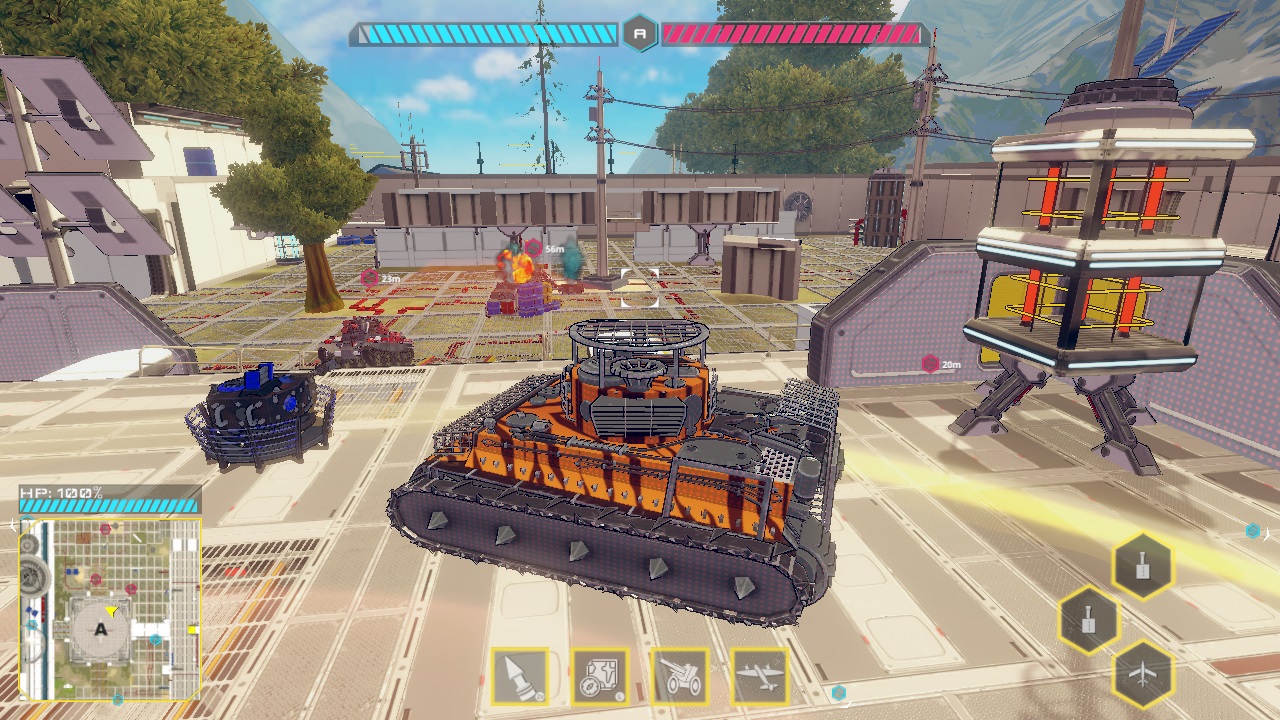
Task: Click the top hexagonal joystick control icon
Action: (1143, 565)
